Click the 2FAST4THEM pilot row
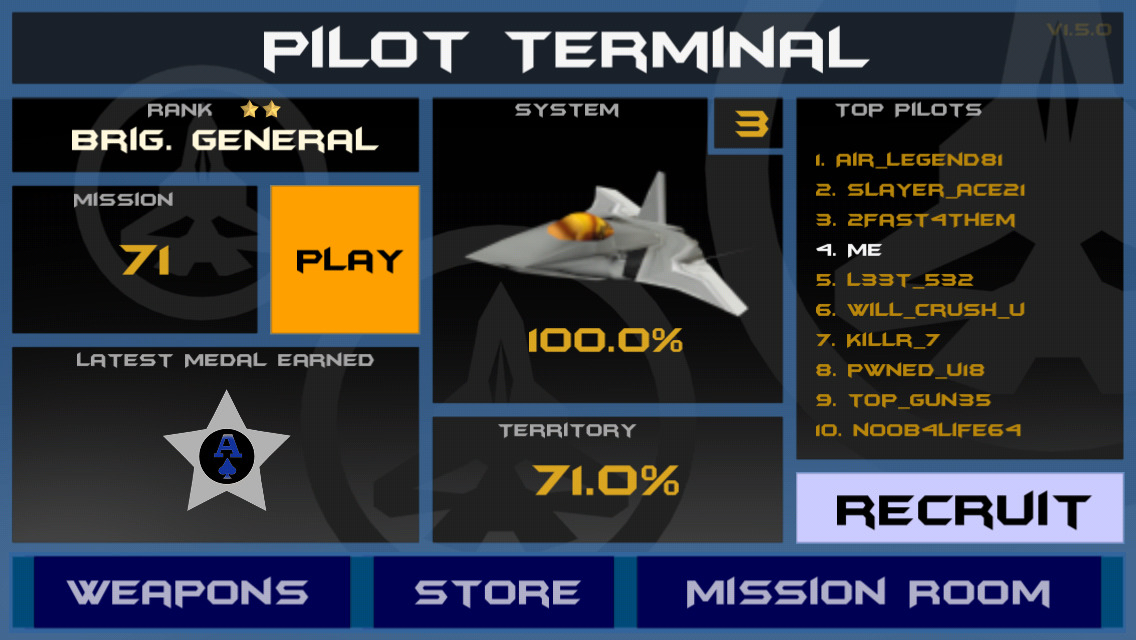The height and width of the screenshot is (640, 1136). pyautogui.click(x=916, y=220)
